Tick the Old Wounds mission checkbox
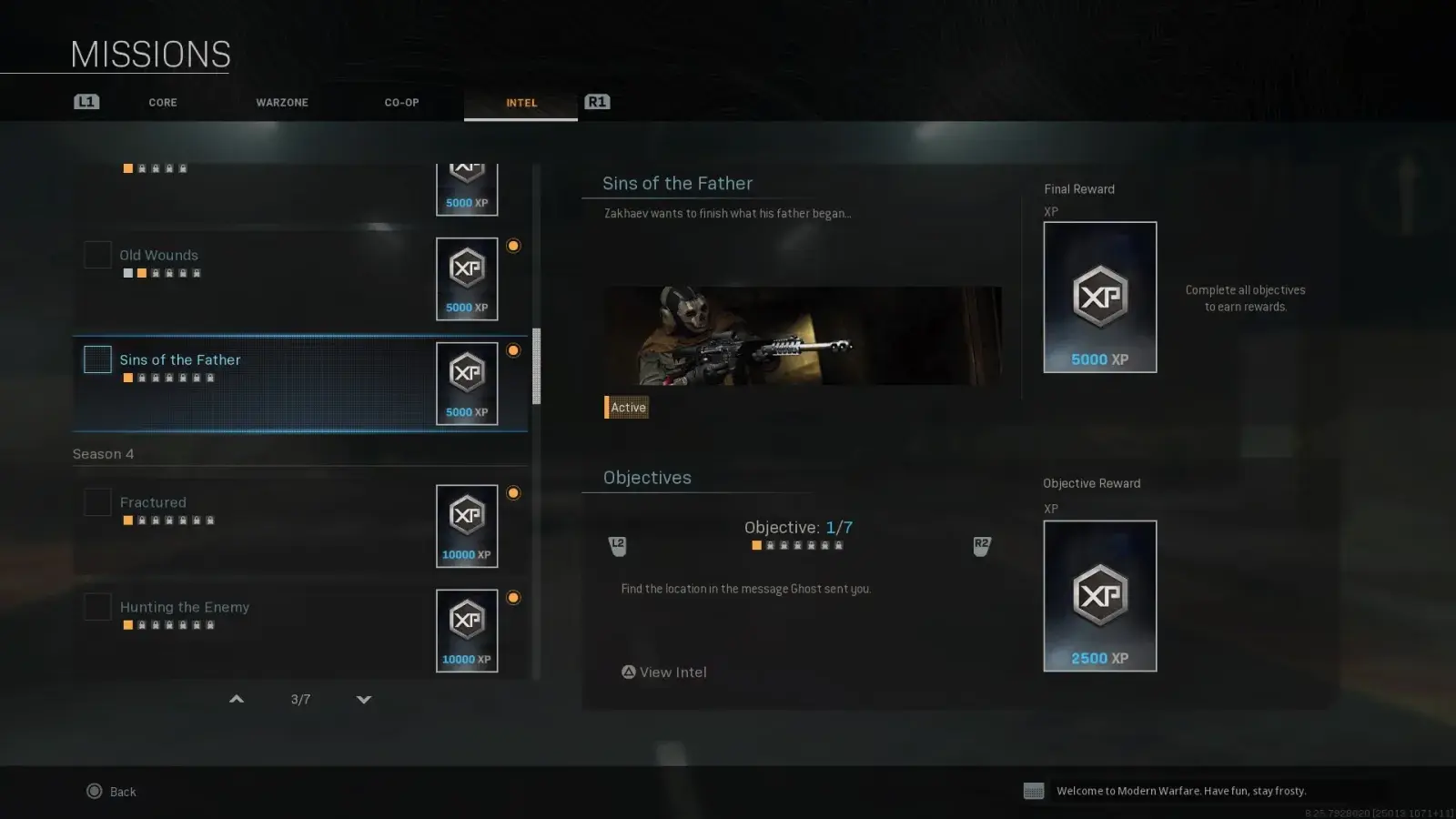The image size is (1456, 819). coord(97,255)
